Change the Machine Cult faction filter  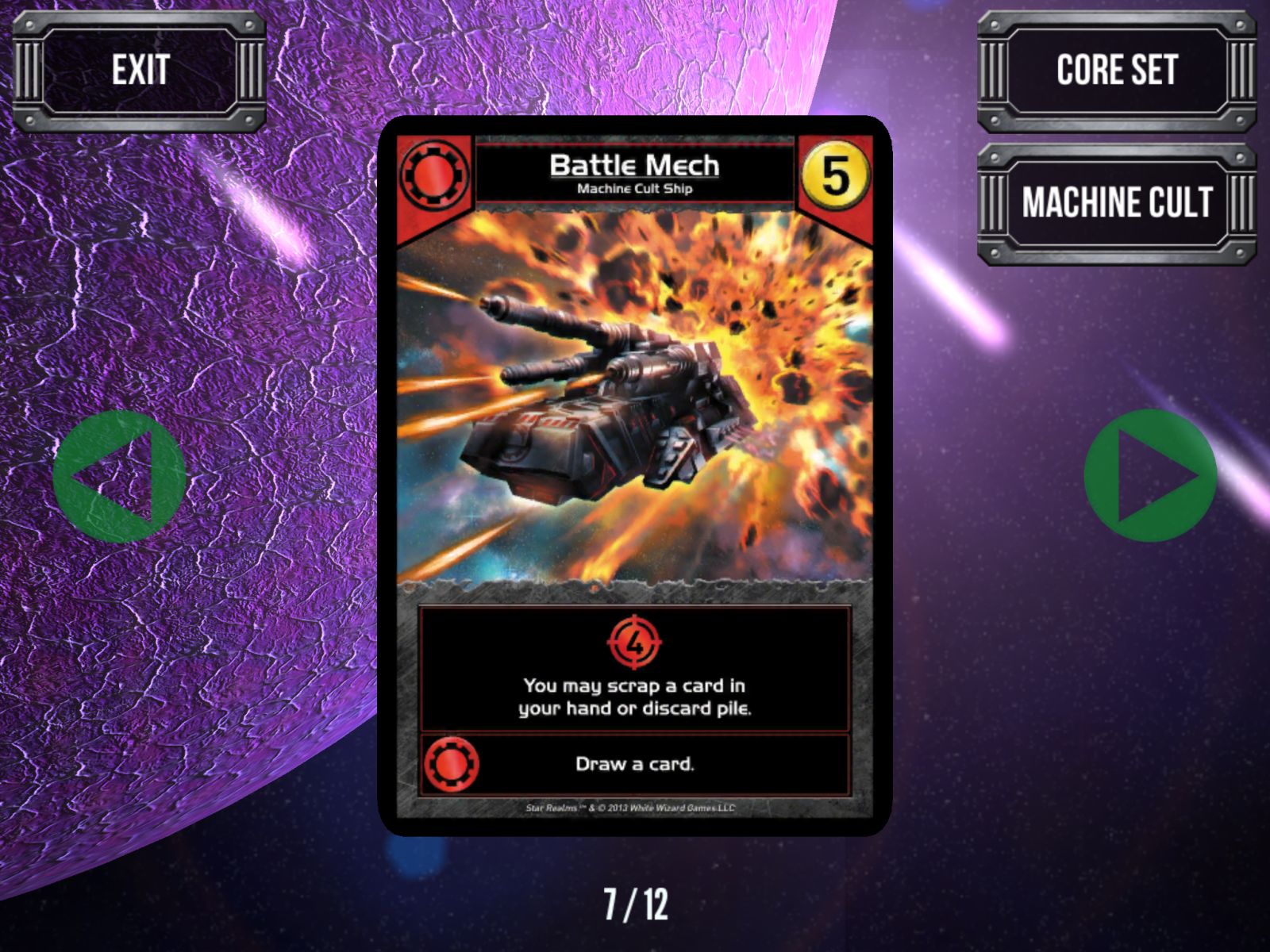tap(1116, 203)
